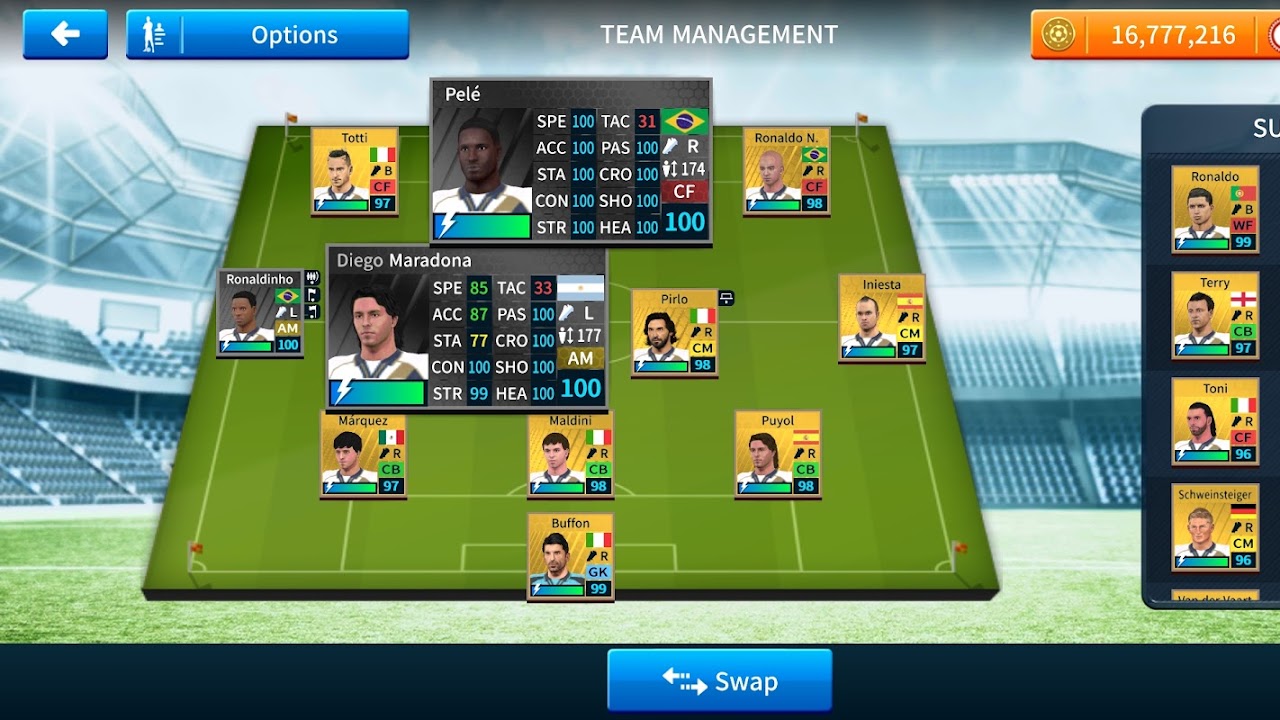Screen dimensions: 1280x720
Task: Open the Options menu
Action: [x=295, y=34]
